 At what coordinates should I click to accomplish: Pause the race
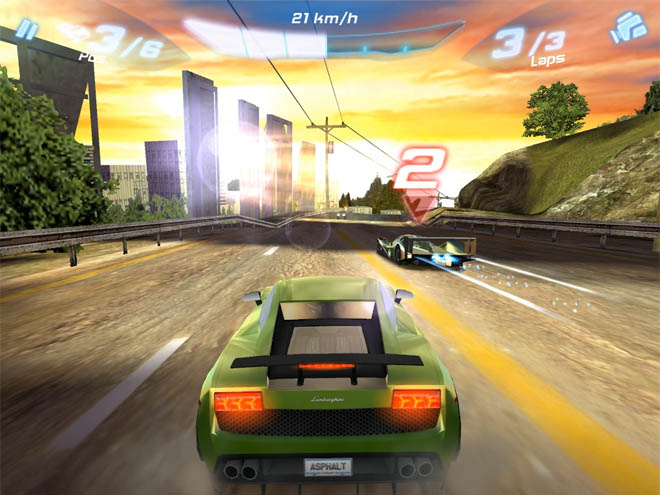click(x=28, y=29)
